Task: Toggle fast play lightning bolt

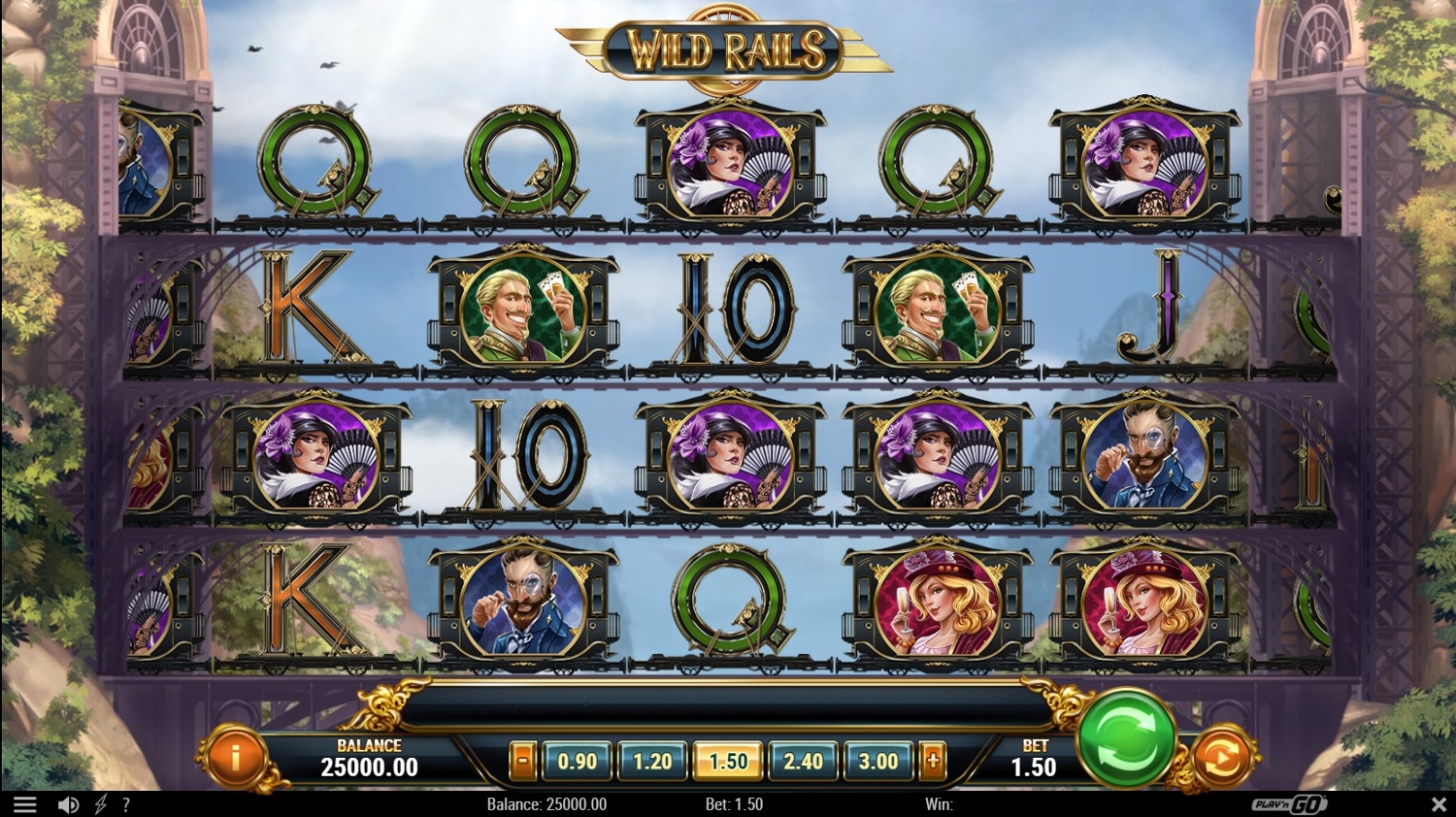Action: tap(101, 804)
